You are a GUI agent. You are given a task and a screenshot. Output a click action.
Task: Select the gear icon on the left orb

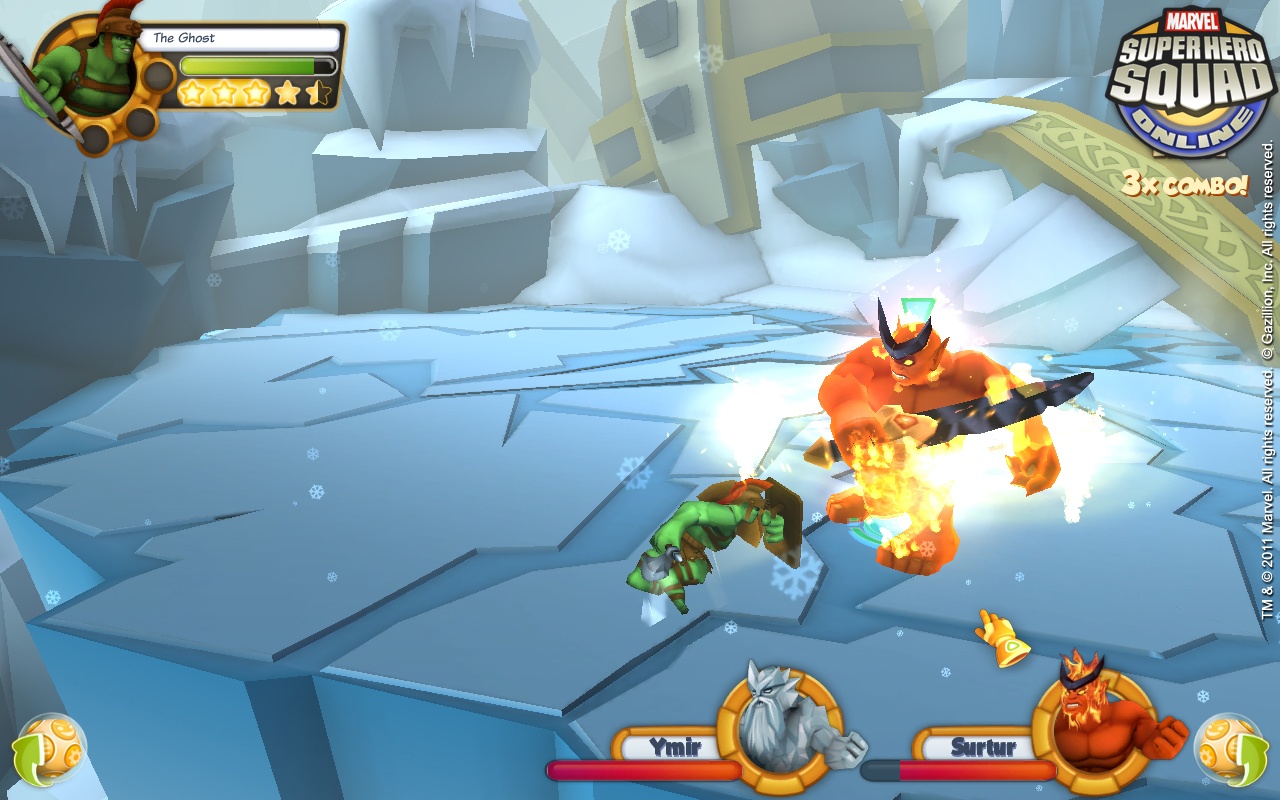(x=73, y=755)
